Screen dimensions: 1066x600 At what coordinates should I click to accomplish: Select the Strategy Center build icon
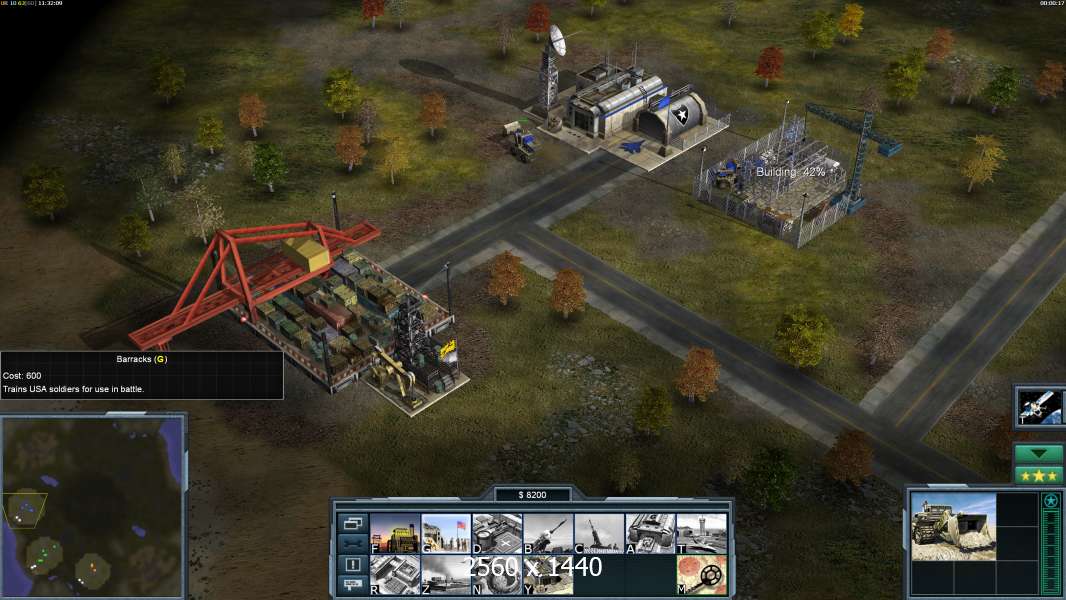pos(395,574)
